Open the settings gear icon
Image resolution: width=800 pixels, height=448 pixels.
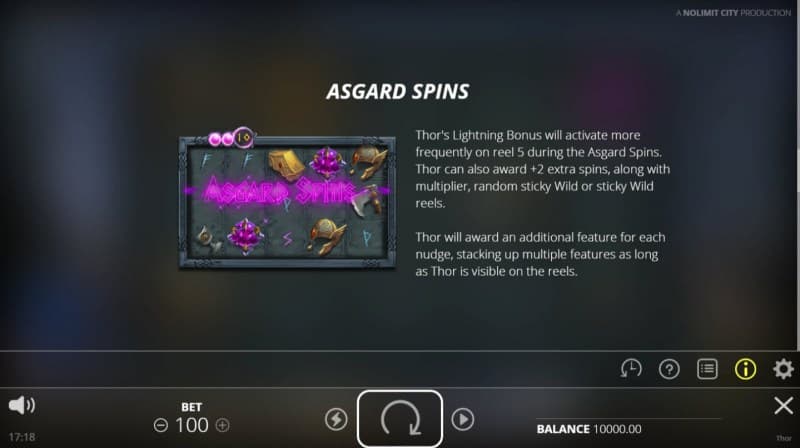(784, 368)
